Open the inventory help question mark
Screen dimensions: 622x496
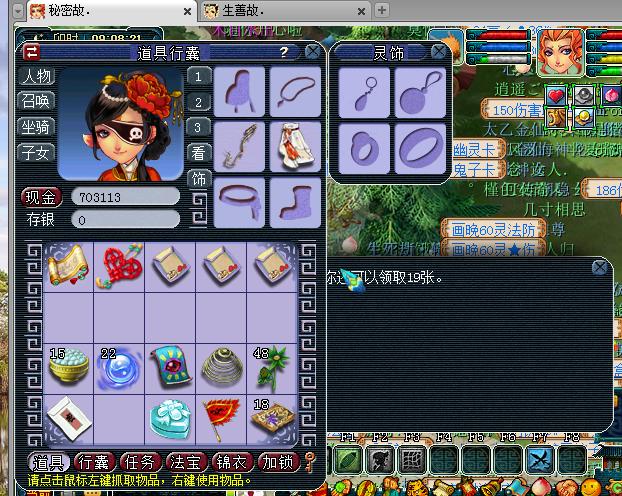285,52
